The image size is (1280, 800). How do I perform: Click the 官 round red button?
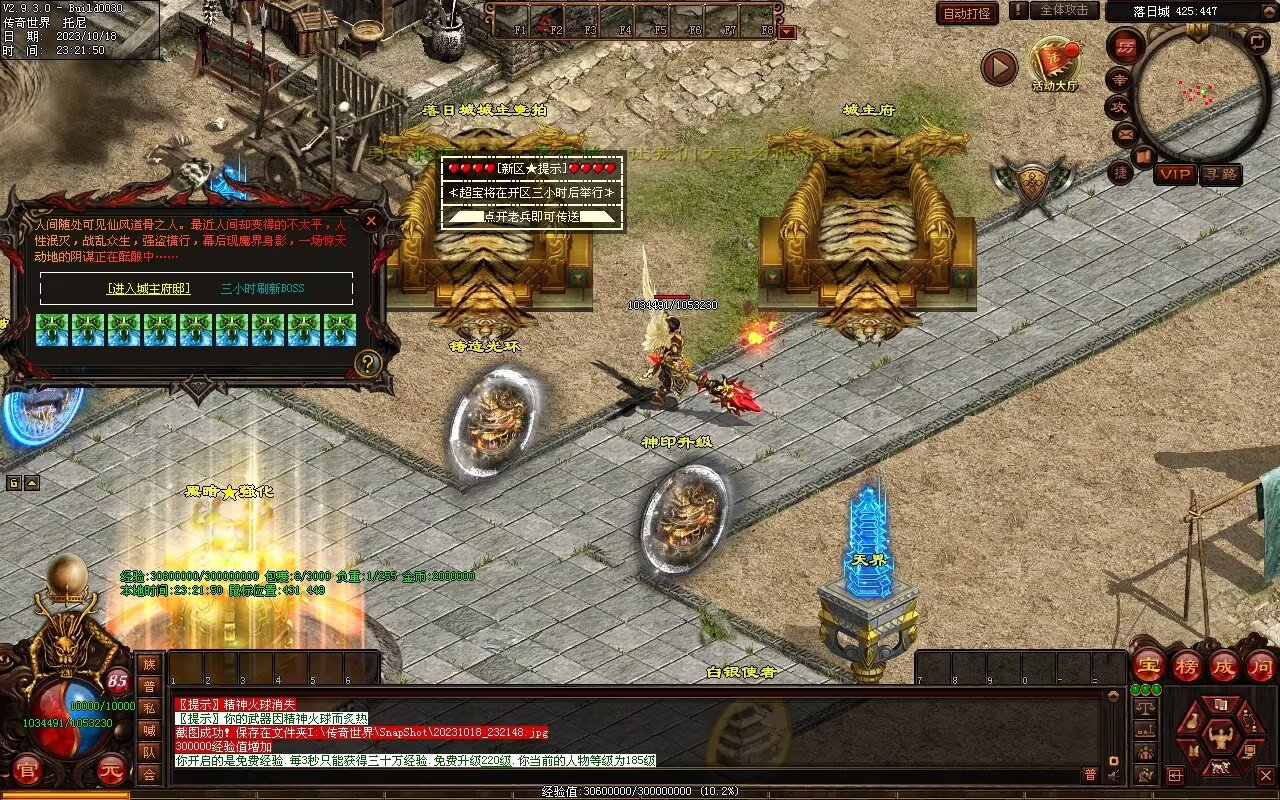[27, 770]
